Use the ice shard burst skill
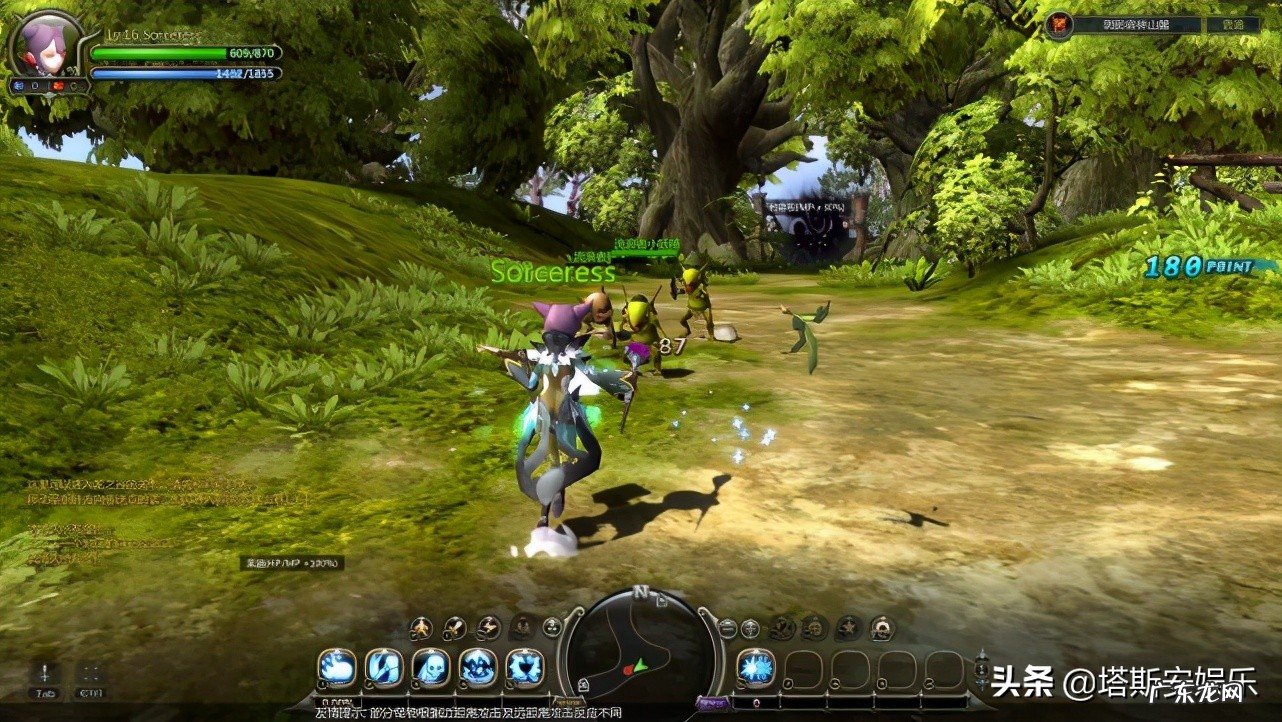This screenshot has width=1282, height=722. click(x=755, y=668)
